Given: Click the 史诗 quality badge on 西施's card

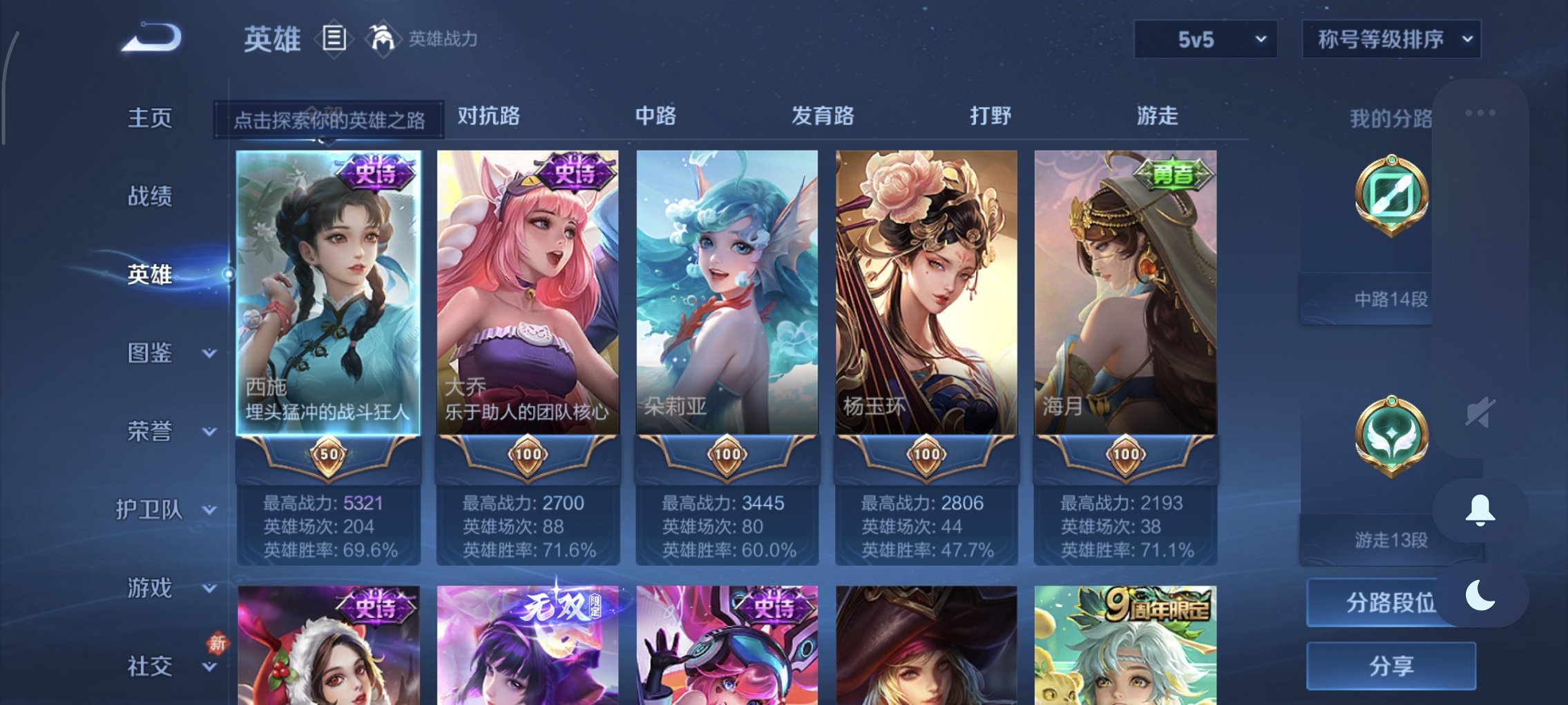Looking at the screenshot, I should [376, 174].
